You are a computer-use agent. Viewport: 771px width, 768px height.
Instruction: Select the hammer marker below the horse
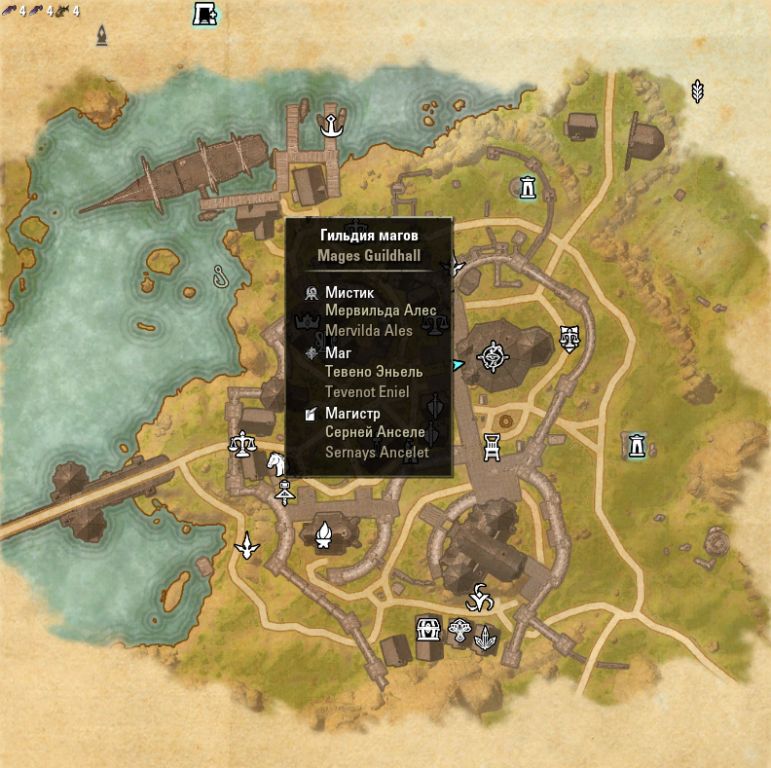[x=286, y=491]
